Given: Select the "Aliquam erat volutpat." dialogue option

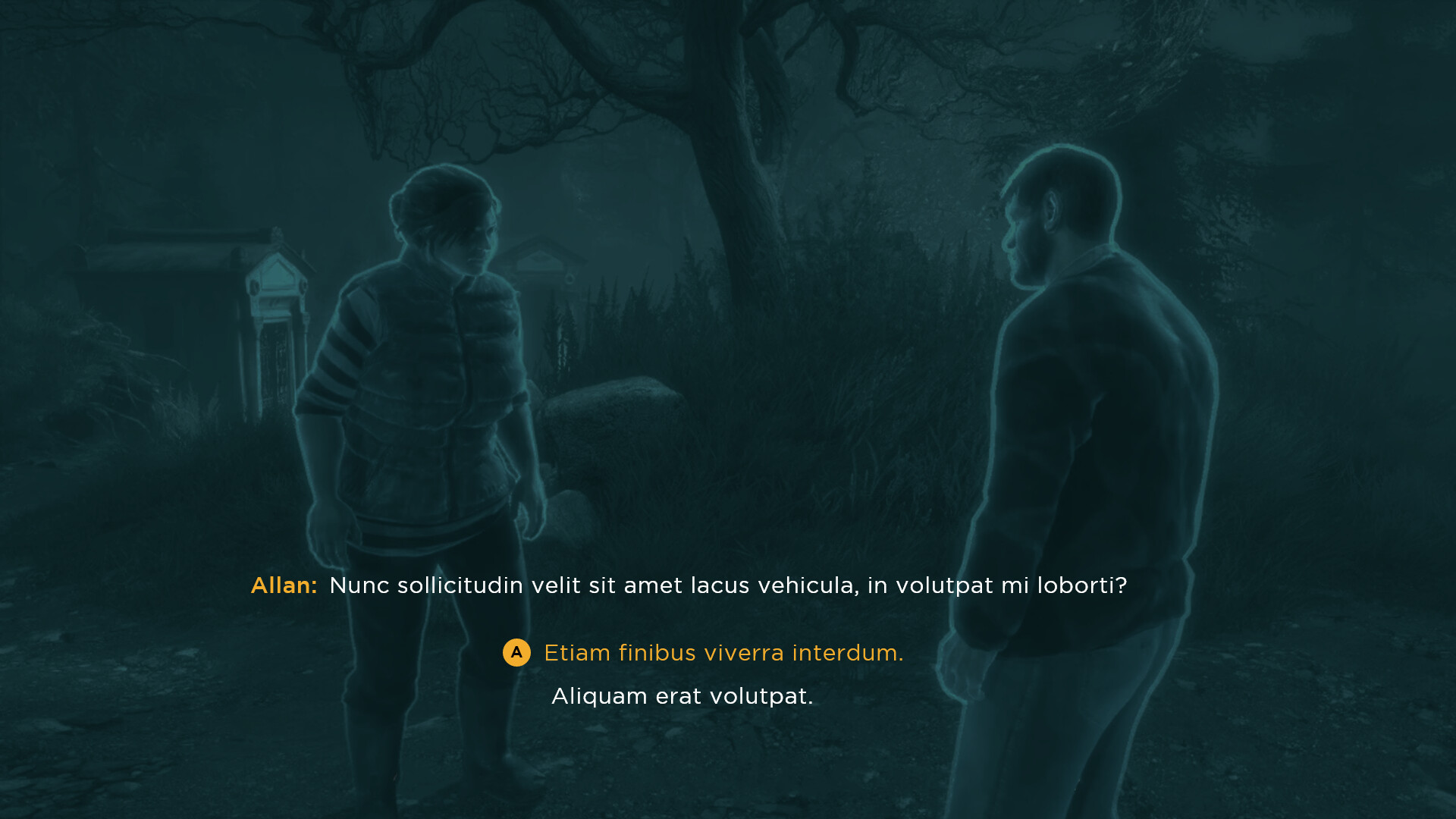Looking at the screenshot, I should click(x=682, y=696).
